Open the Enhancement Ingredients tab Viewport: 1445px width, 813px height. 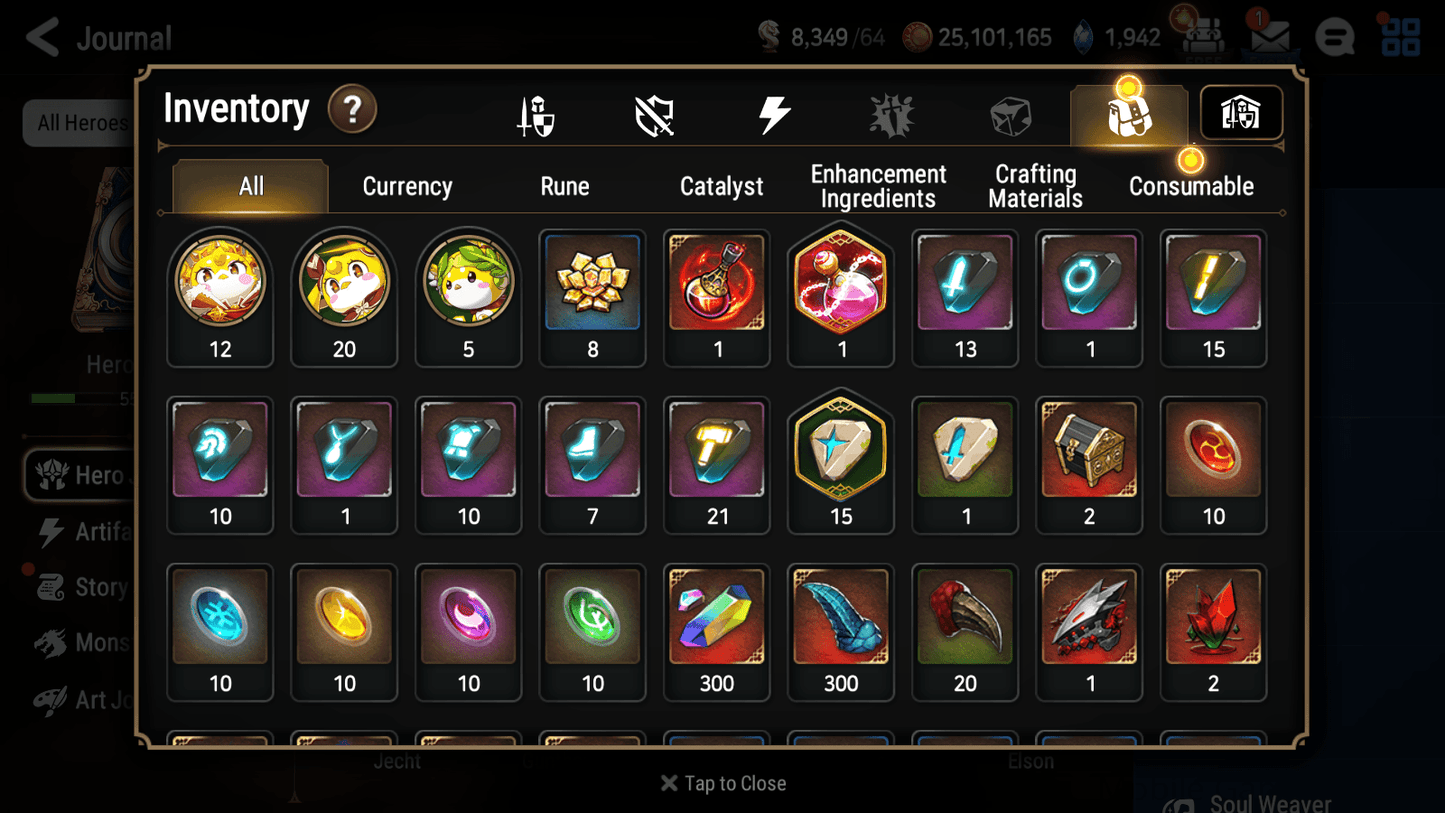[877, 186]
